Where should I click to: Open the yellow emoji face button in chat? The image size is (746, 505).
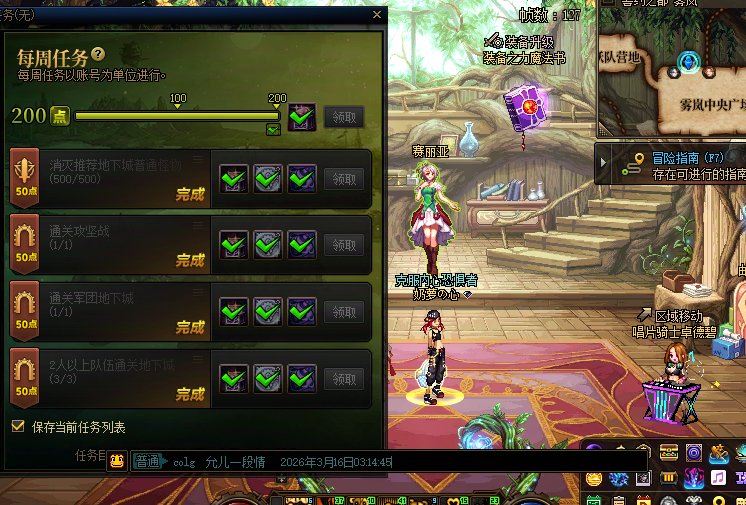(x=117, y=462)
